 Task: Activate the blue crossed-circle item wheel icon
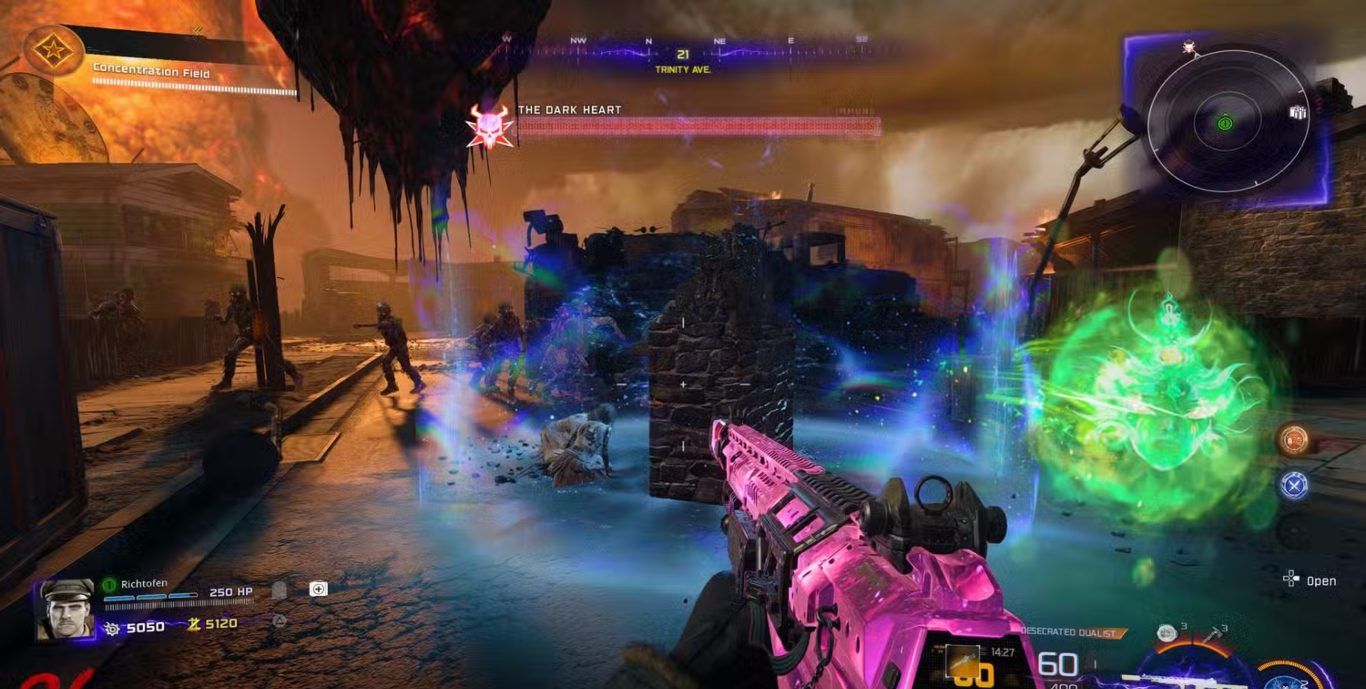pos(1294,485)
